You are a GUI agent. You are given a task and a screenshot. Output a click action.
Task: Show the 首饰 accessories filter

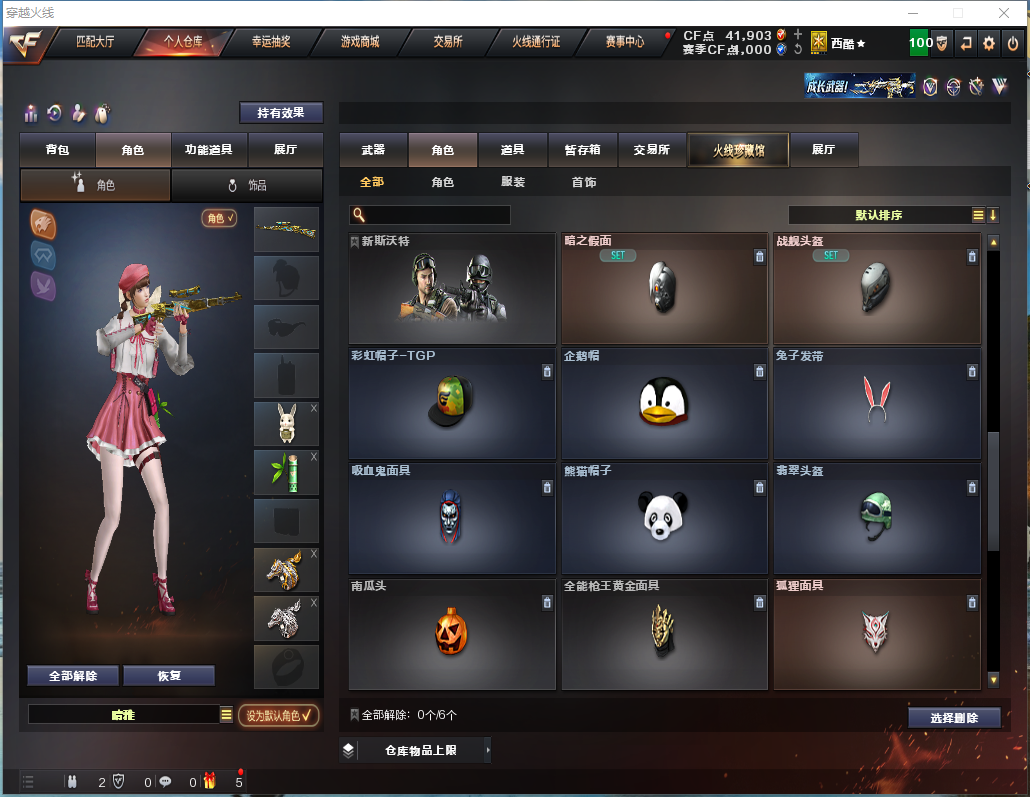584,182
